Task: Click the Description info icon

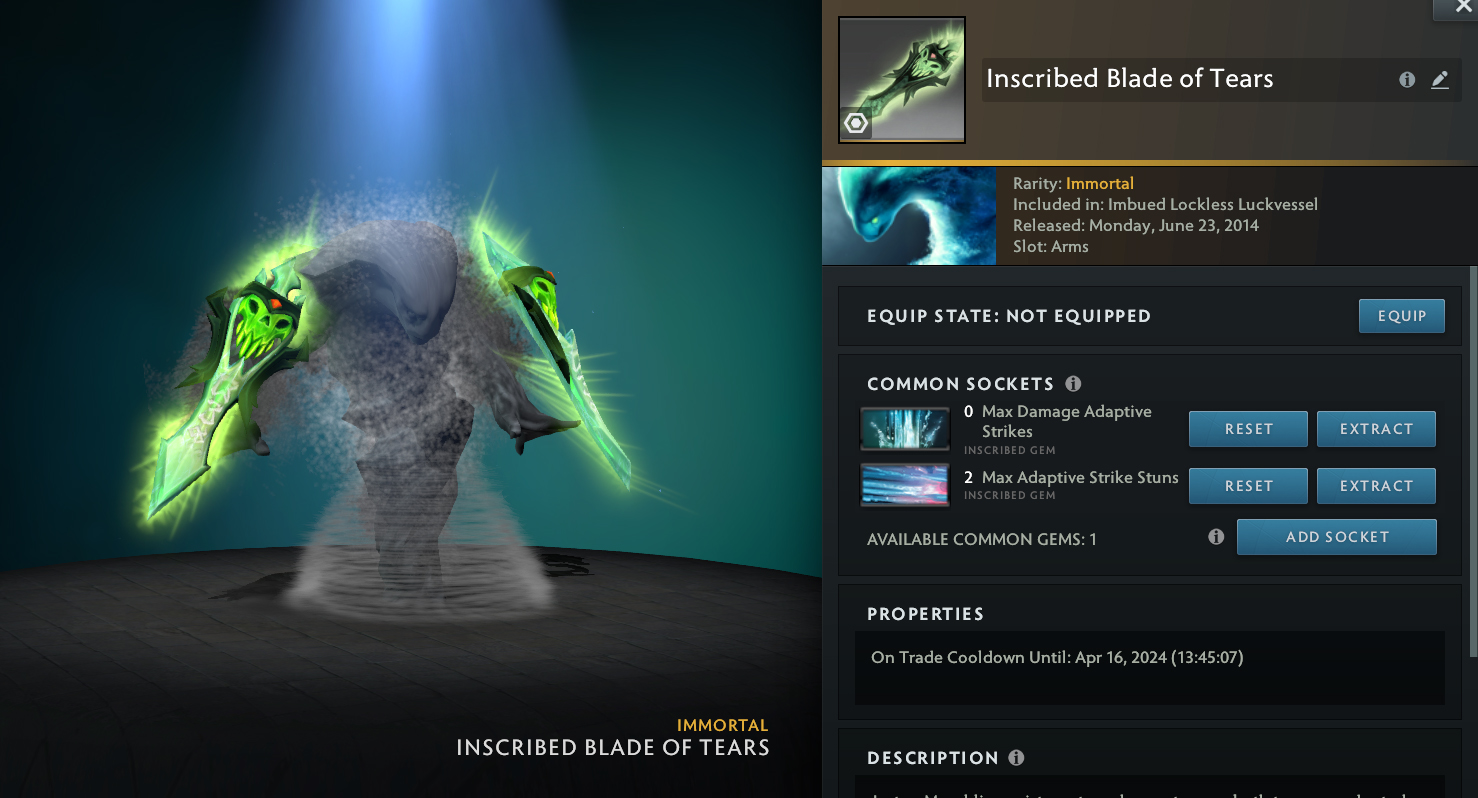Action: tap(1016, 758)
